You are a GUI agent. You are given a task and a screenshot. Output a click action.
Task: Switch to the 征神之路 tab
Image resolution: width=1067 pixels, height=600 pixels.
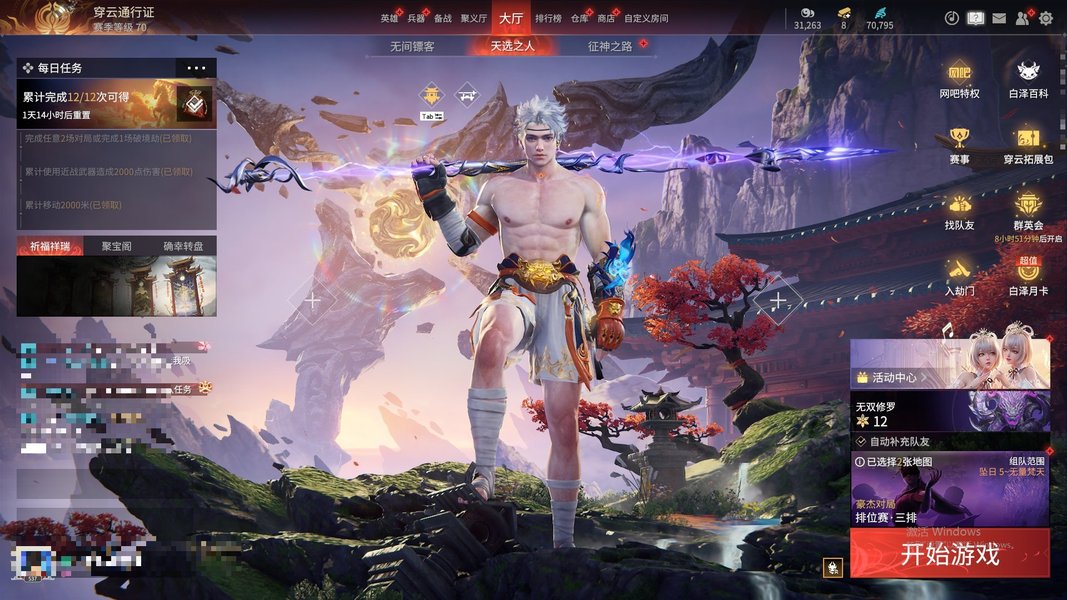610,46
